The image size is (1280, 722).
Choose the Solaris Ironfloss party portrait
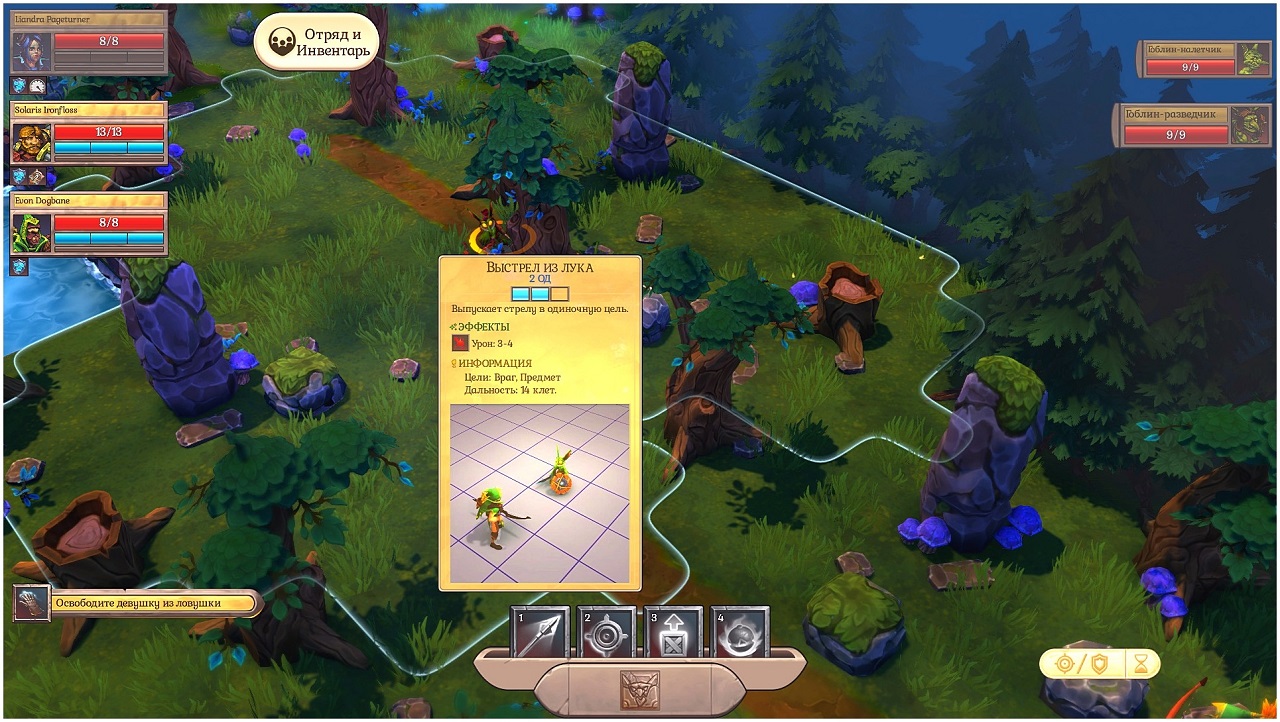tap(30, 143)
